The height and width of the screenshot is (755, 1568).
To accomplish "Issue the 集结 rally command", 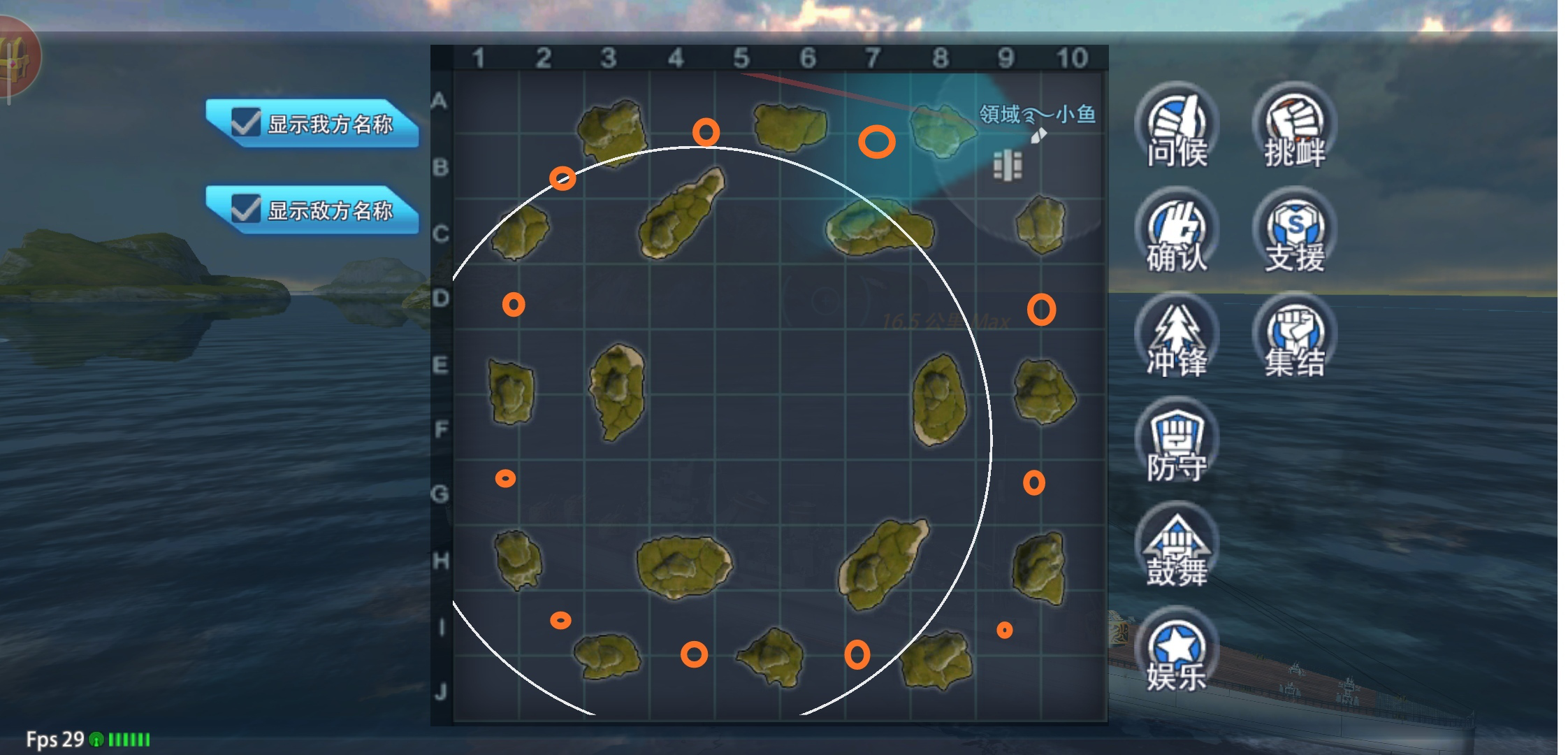I will (1294, 336).
